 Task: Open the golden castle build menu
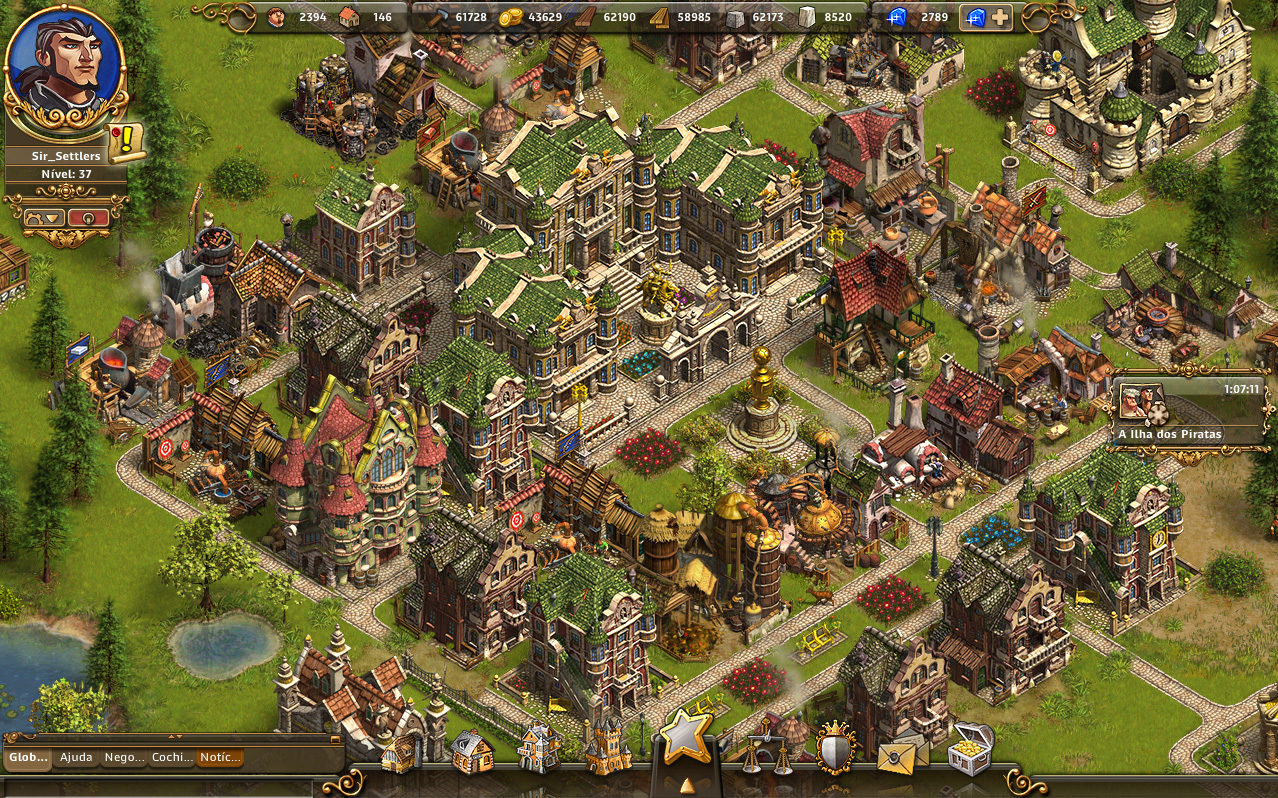coord(608,748)
